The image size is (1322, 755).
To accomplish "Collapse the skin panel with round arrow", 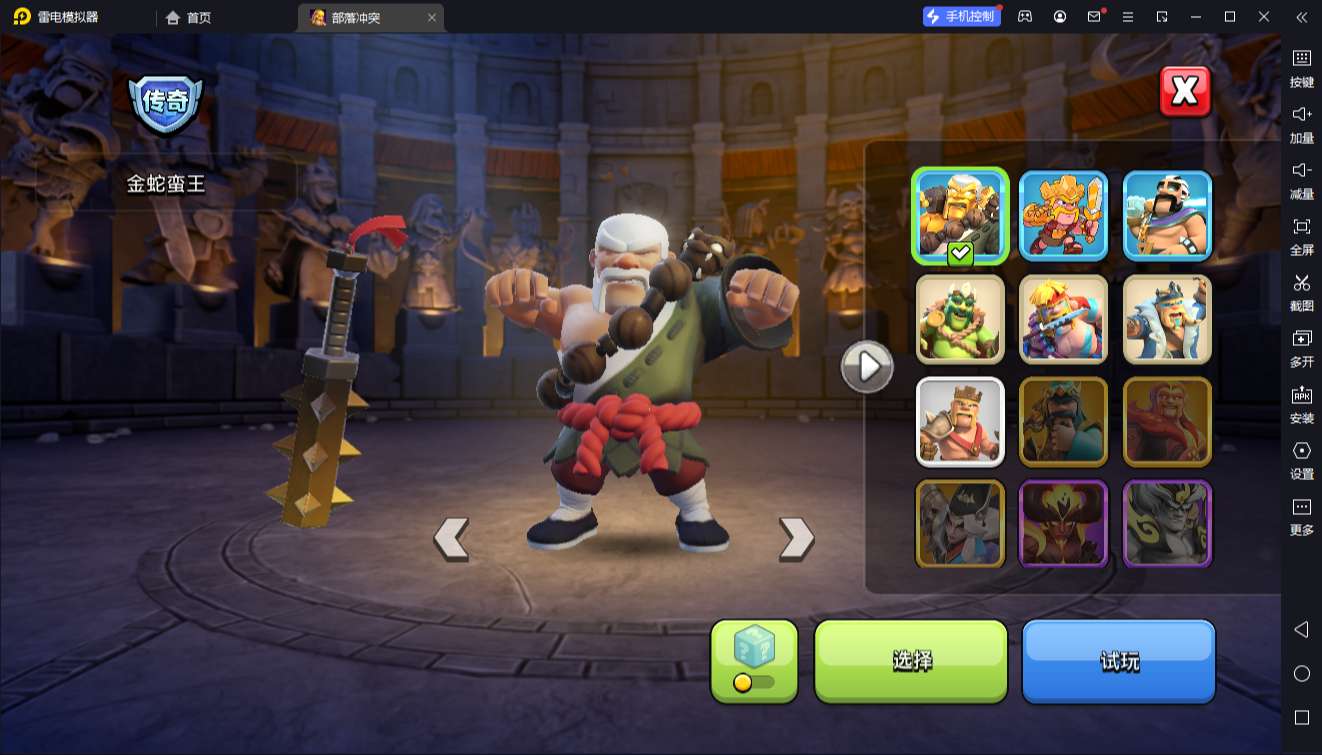I will (x=866, y=367).
